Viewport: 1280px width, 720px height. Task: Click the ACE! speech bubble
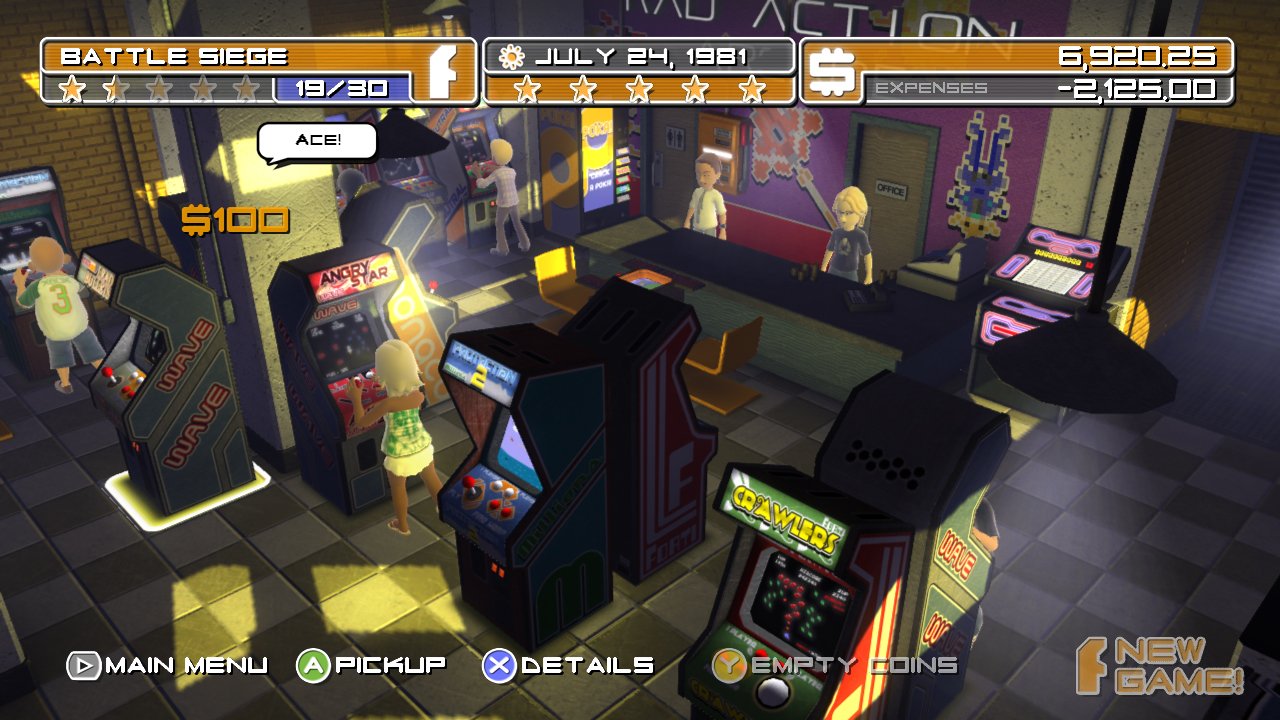(x=318, y=141)
